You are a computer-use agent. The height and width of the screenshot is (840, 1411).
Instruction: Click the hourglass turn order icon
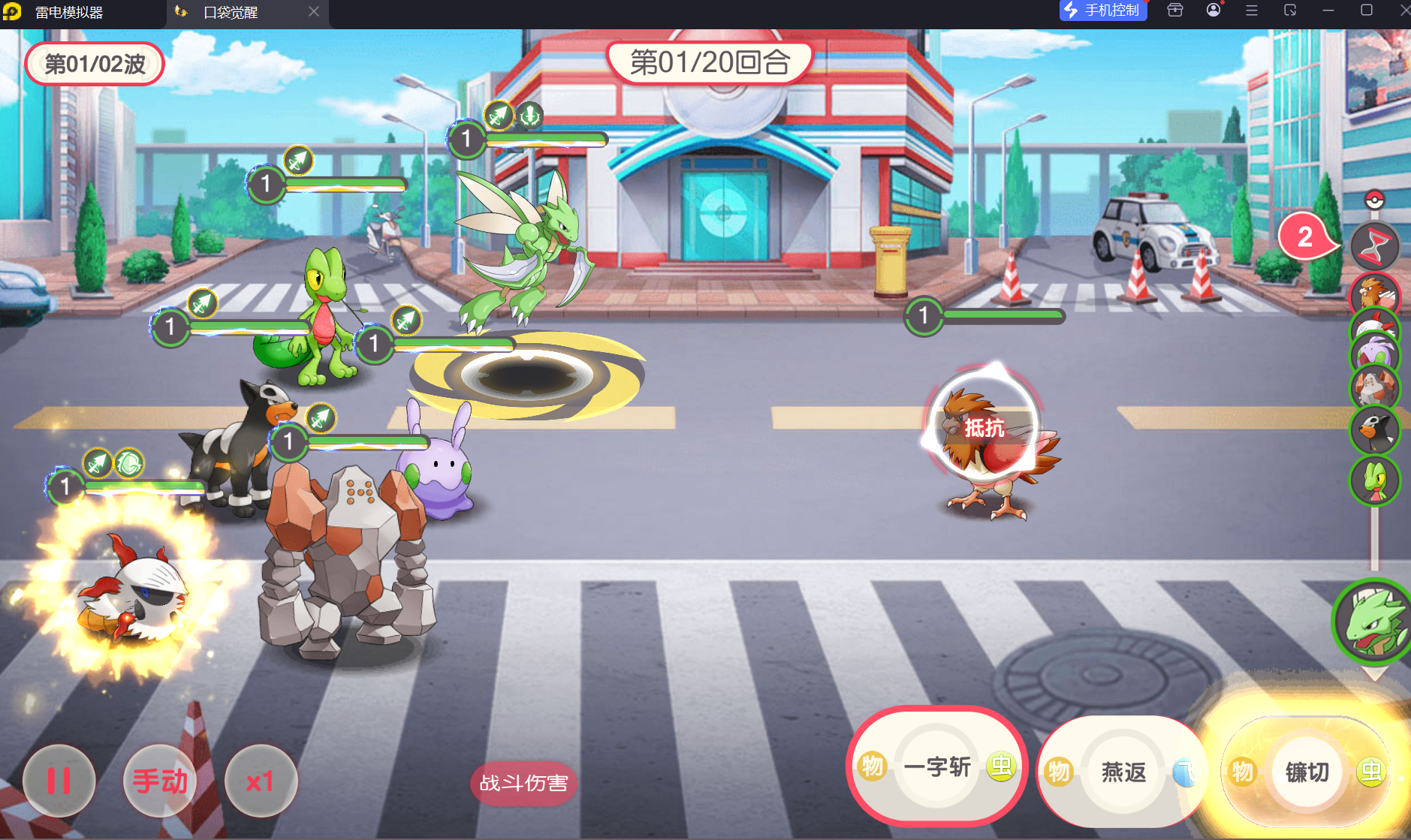pos(1374,245)
